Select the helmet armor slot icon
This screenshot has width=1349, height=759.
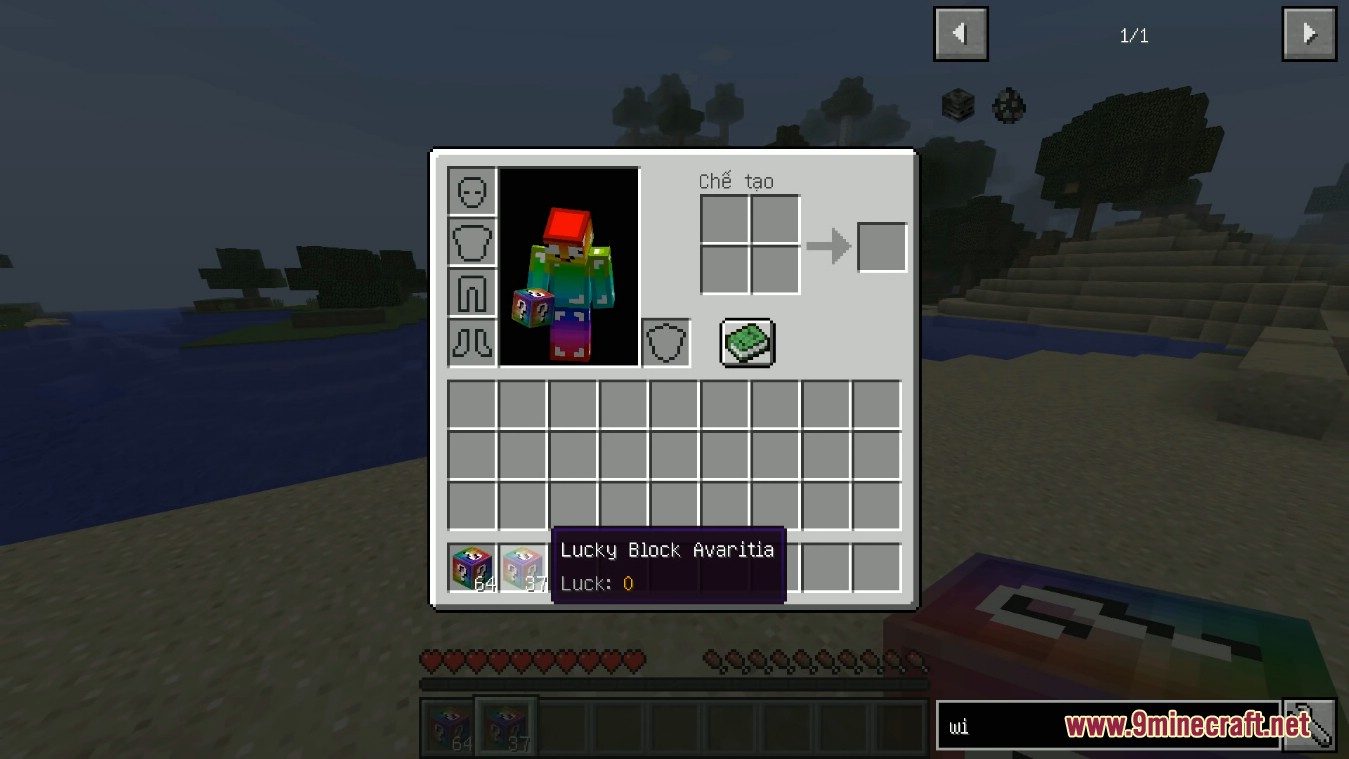click(x=471, y=191)
